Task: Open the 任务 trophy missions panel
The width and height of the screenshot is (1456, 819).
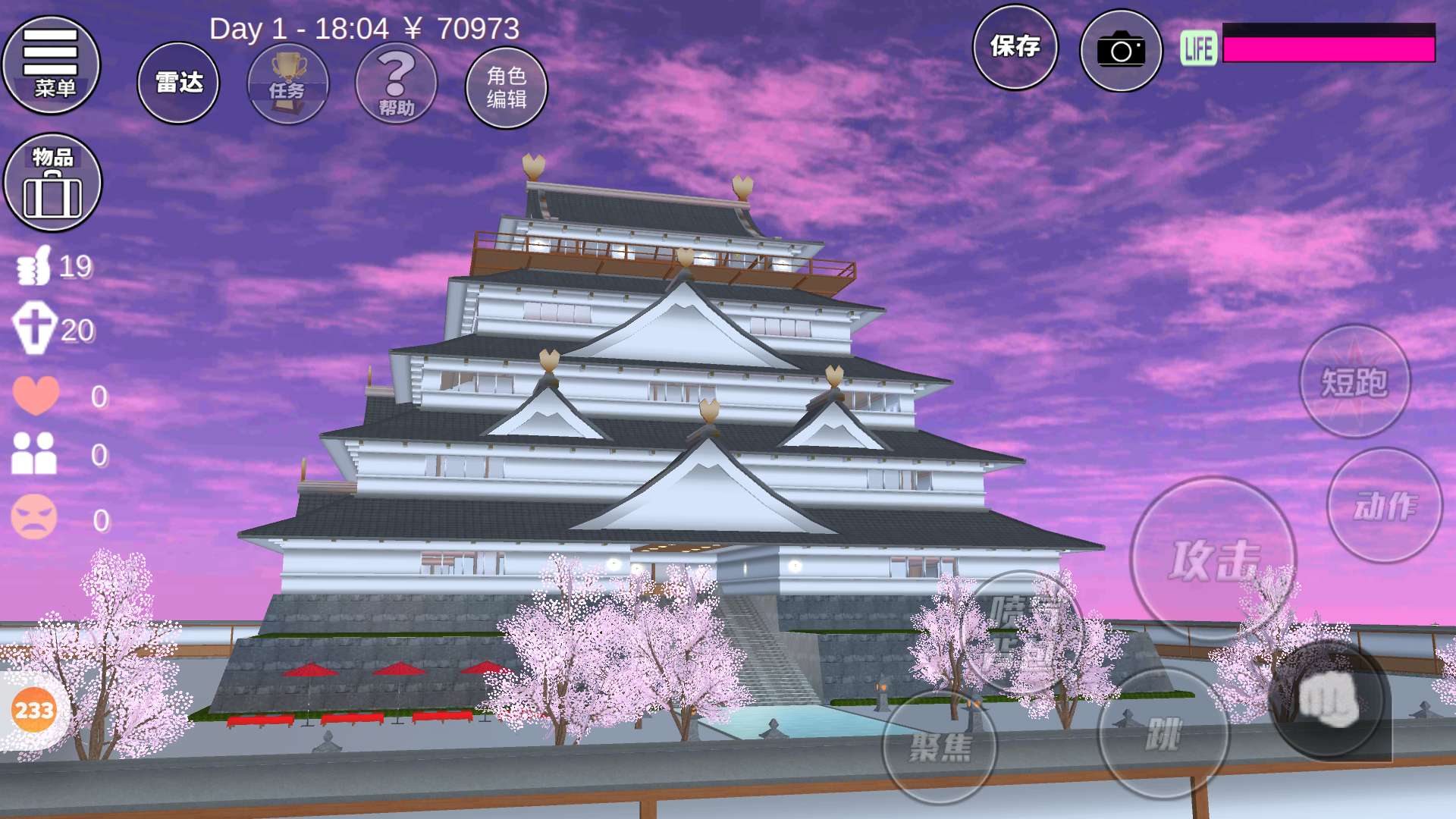Action: point(288,83)
